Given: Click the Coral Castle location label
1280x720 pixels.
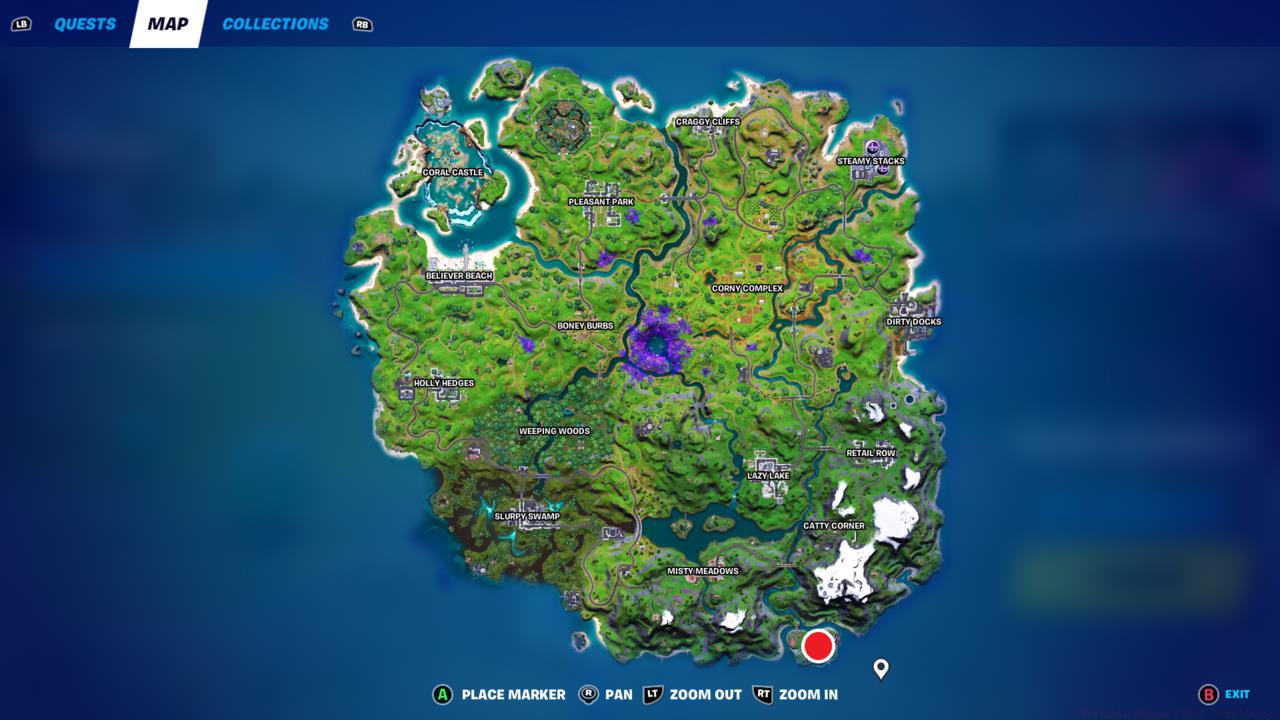Looking at the screenshot, I should [x=452, y=172].
